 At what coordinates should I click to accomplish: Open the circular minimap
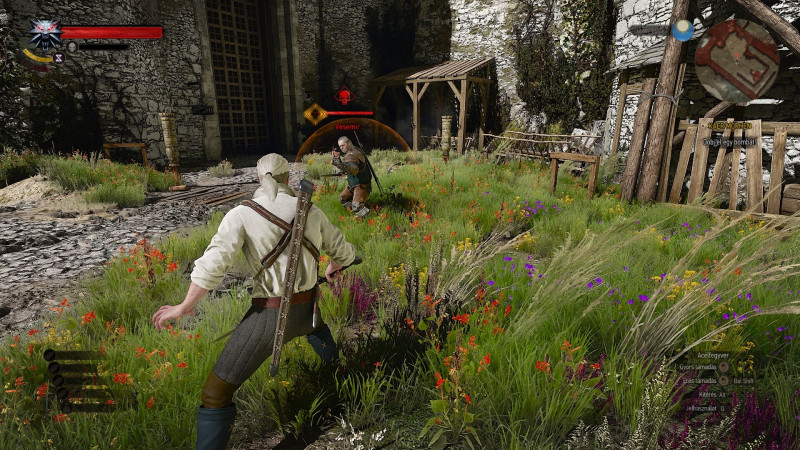[x=737, y=60]
